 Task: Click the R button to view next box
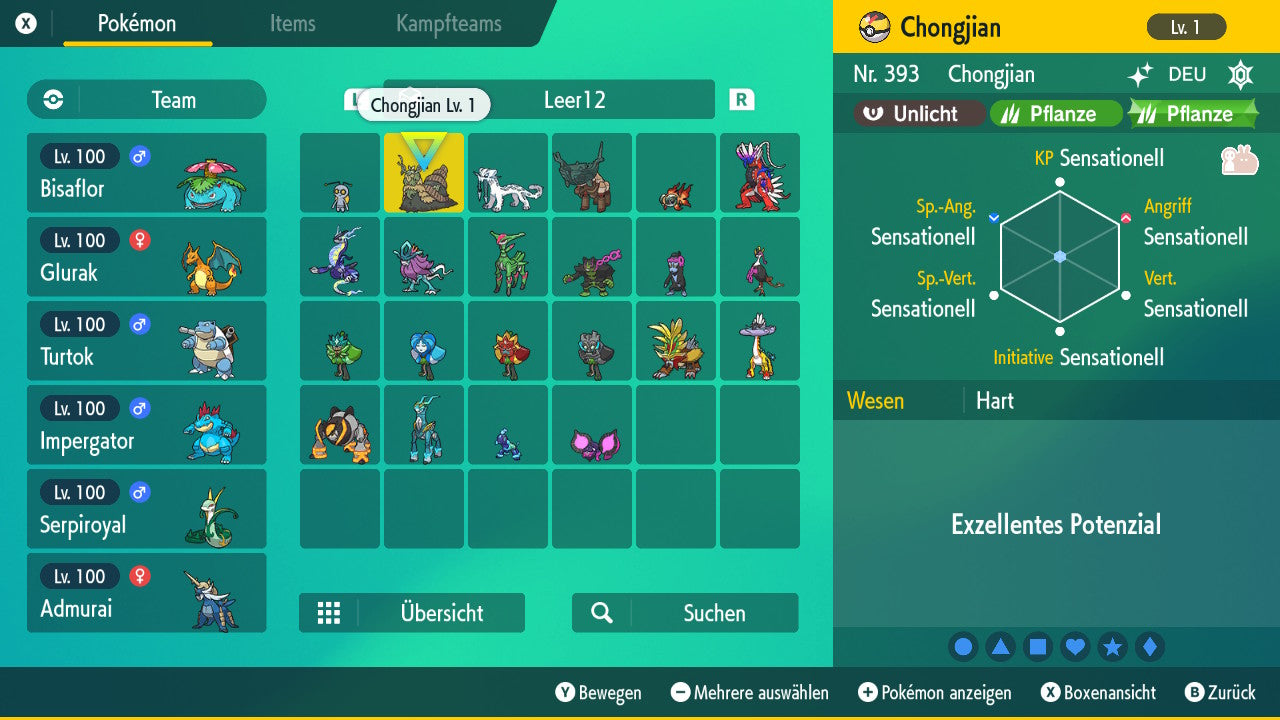740,100
